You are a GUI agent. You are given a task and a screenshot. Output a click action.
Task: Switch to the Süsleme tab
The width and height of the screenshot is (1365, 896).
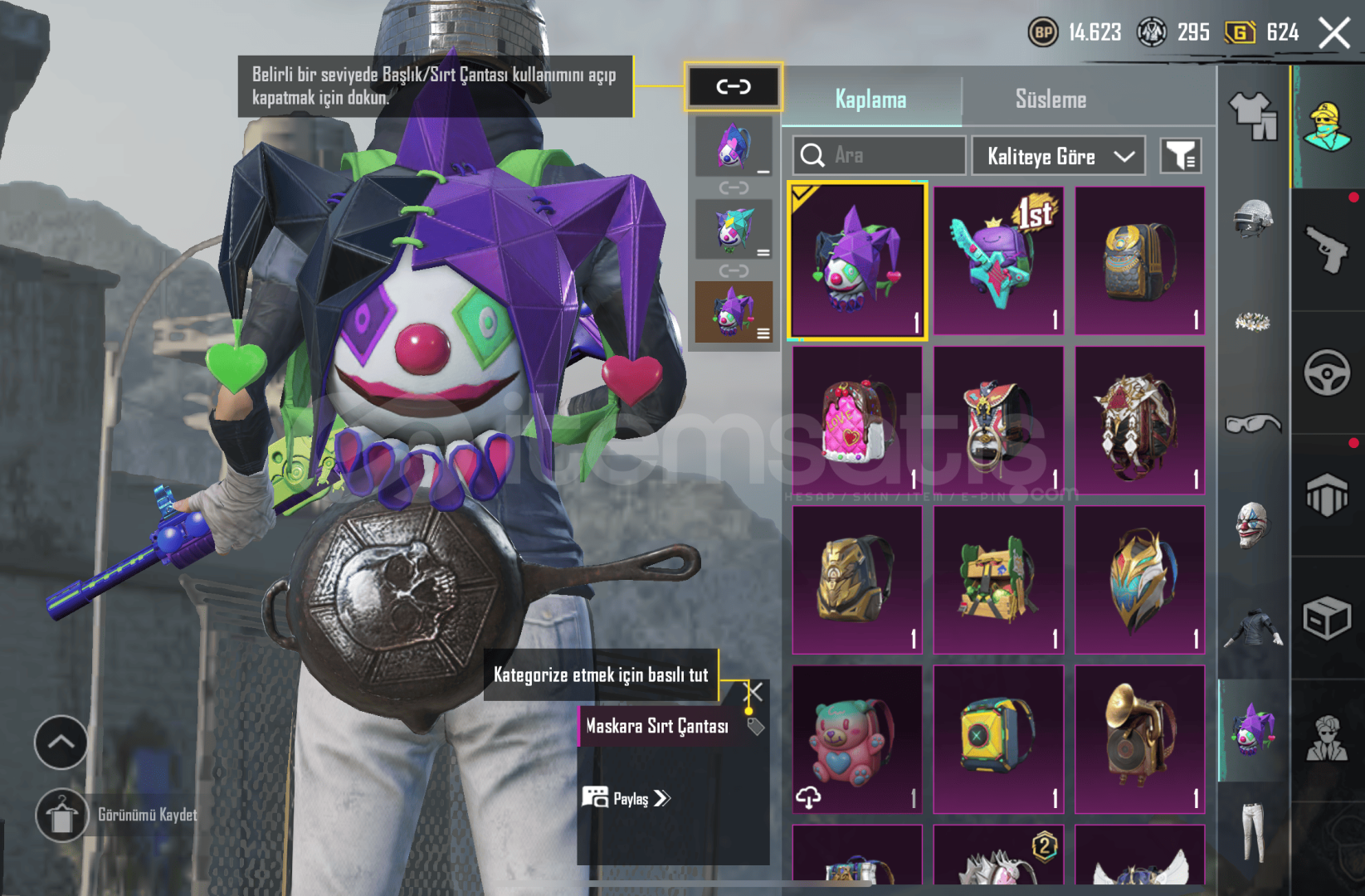coord(1051,100)
